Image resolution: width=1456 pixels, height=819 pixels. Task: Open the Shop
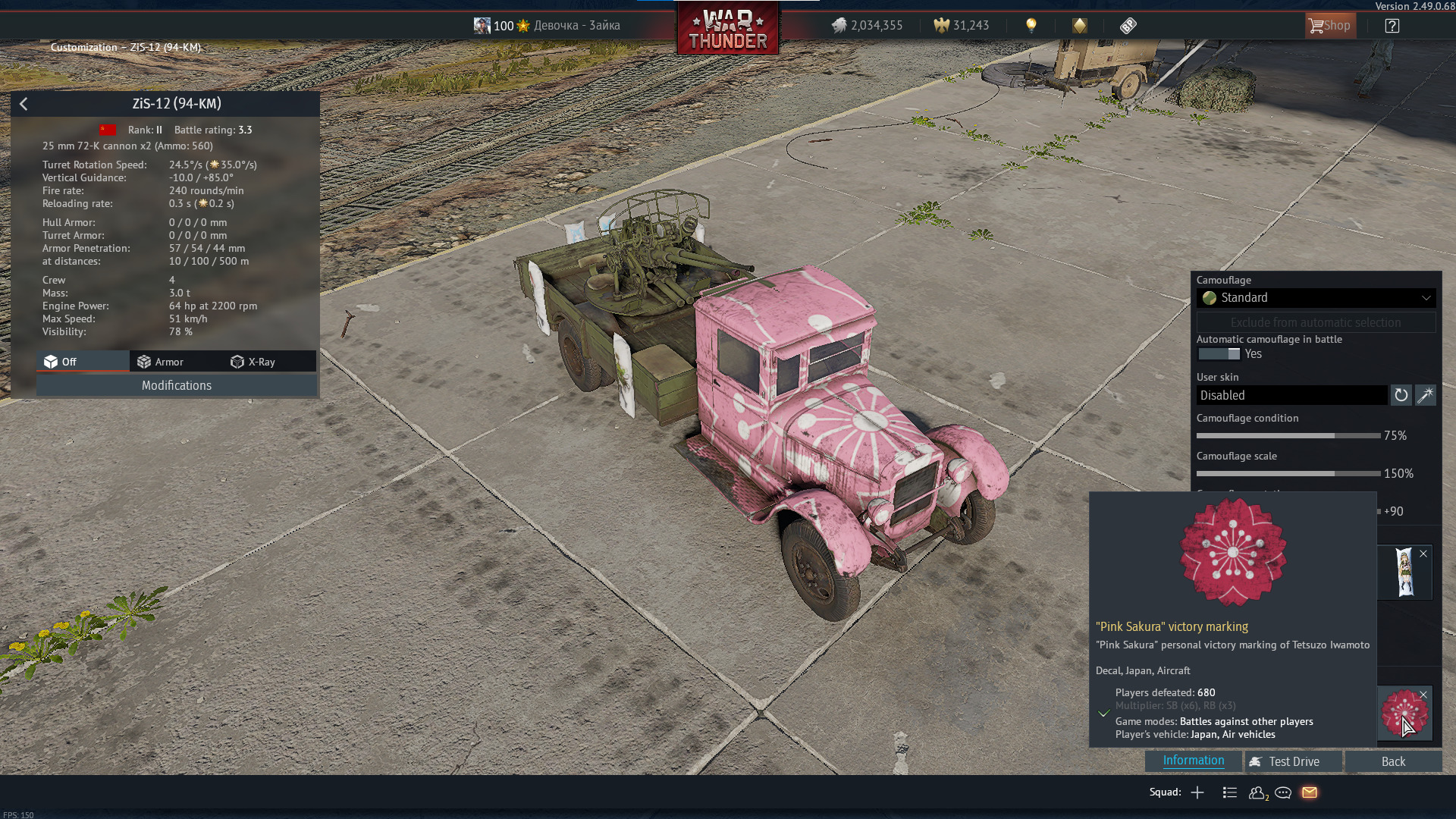[x=1330, y=26]
